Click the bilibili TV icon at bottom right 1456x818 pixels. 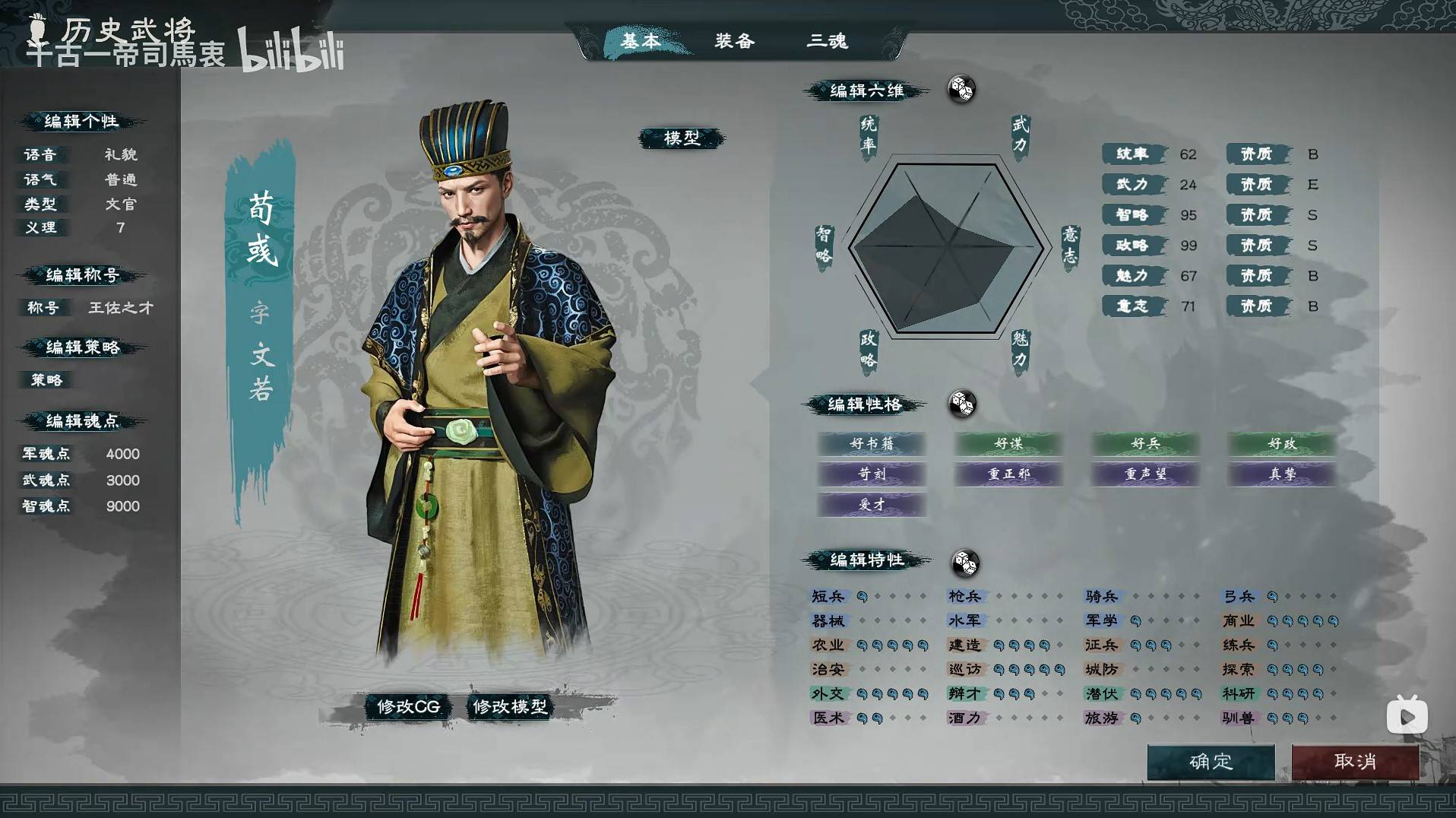point(1407,716)
